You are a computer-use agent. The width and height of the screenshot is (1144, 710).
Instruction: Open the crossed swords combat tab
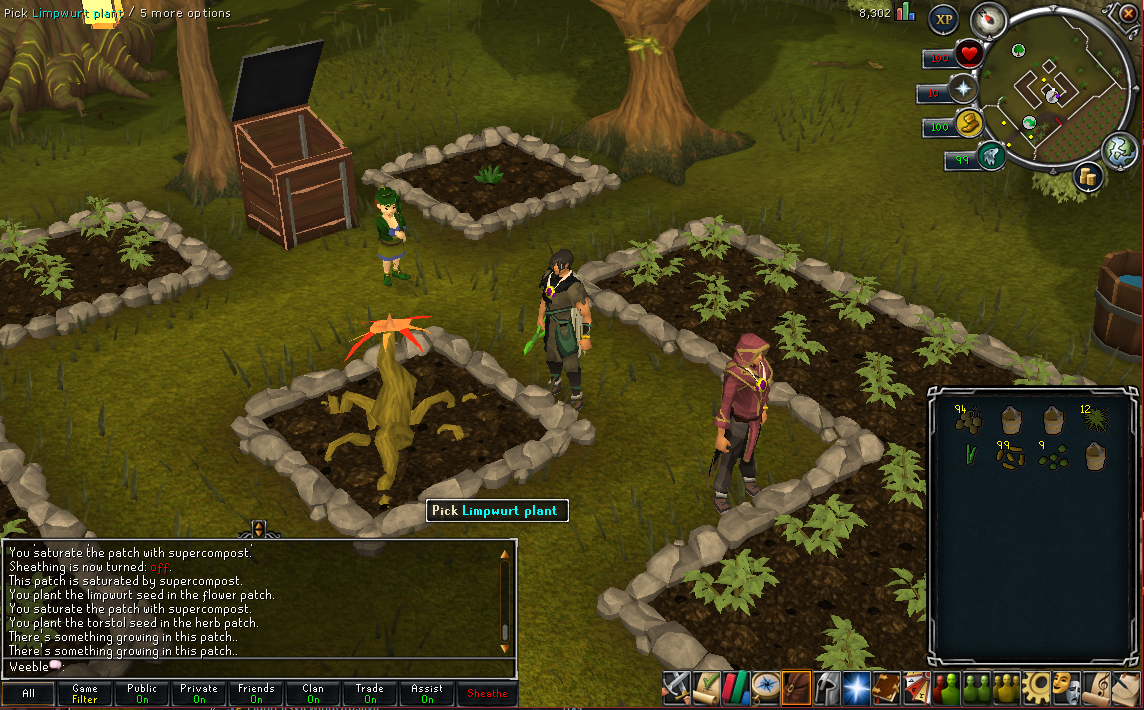click(677, 687)
